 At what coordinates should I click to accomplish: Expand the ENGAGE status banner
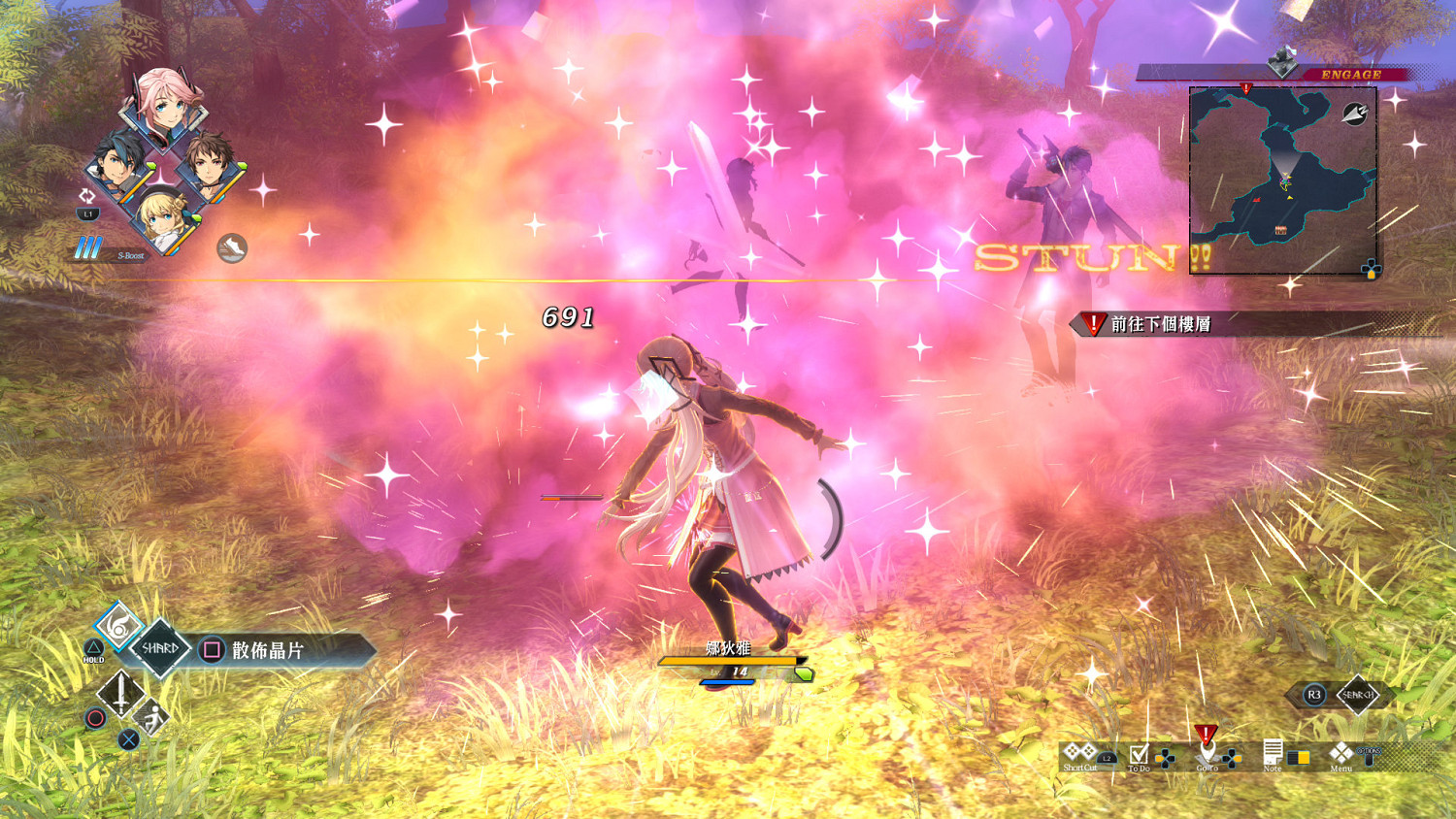pyautogui.click(x=1349, y=73)
